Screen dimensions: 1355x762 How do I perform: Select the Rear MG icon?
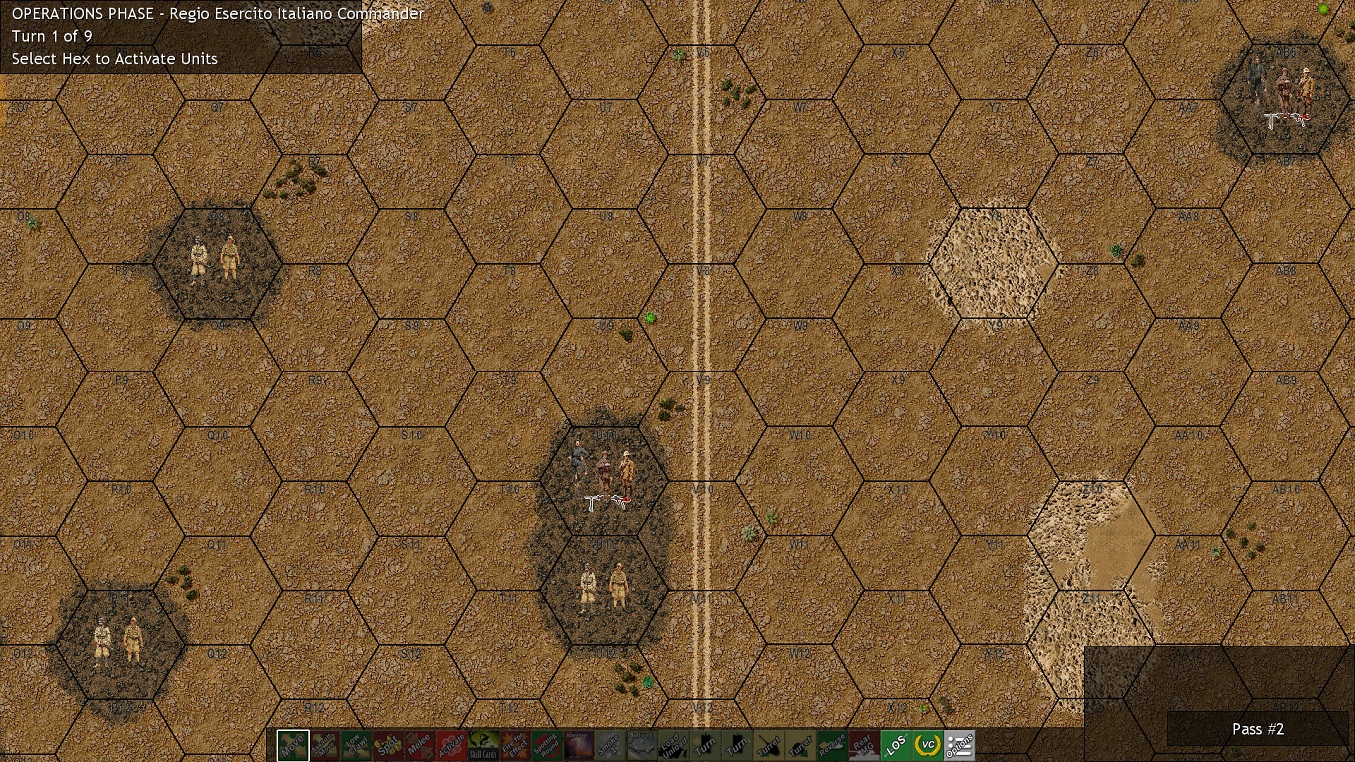(862, 745)
